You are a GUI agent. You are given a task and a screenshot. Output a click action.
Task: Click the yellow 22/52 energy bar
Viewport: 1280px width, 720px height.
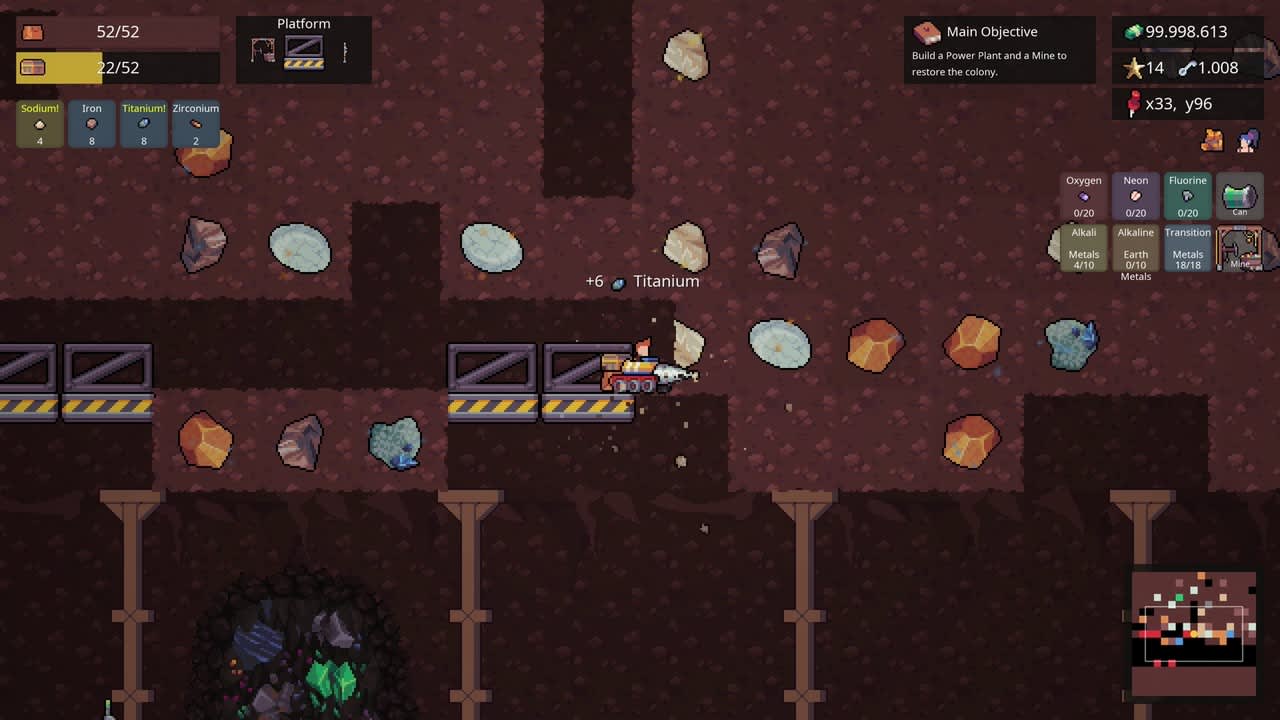click(117, 67)
